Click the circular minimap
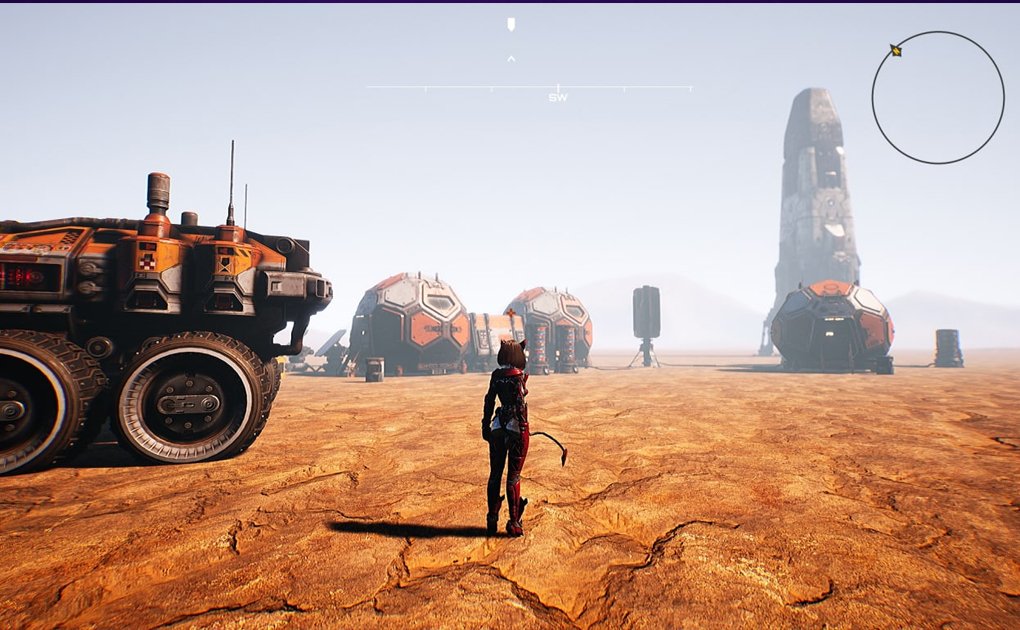The height and width of the screenshot is (630, 1020). click(937, 97)
